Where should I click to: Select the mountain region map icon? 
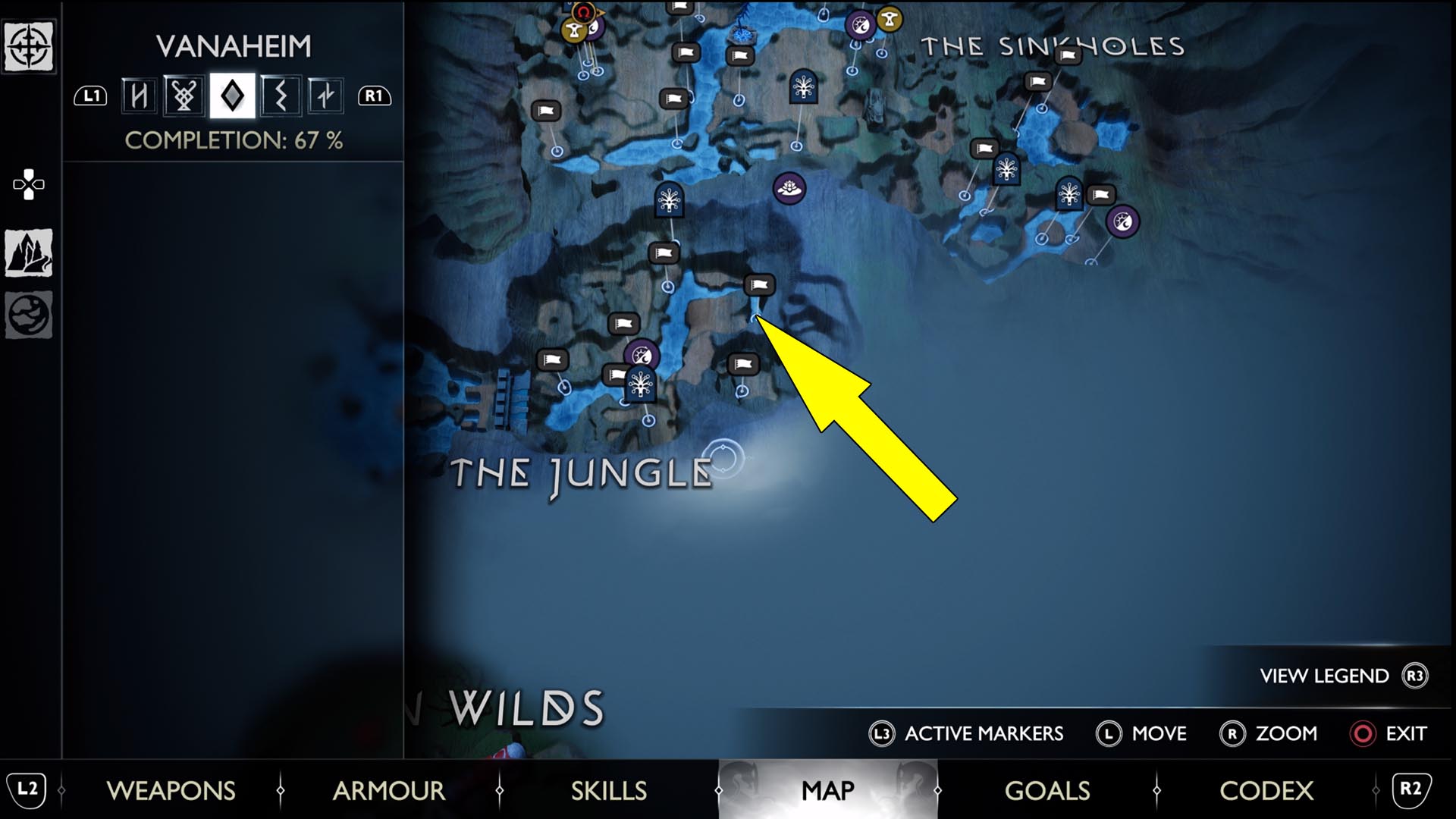(29, 253)
